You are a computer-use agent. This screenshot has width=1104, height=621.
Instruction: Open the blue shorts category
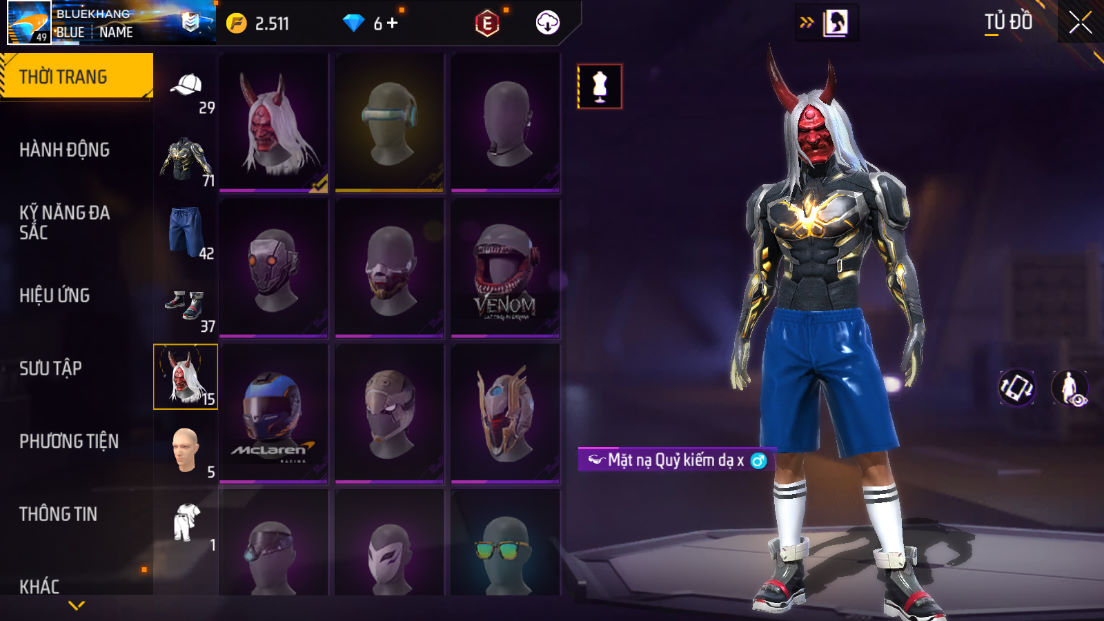click(x=186, y=232)
